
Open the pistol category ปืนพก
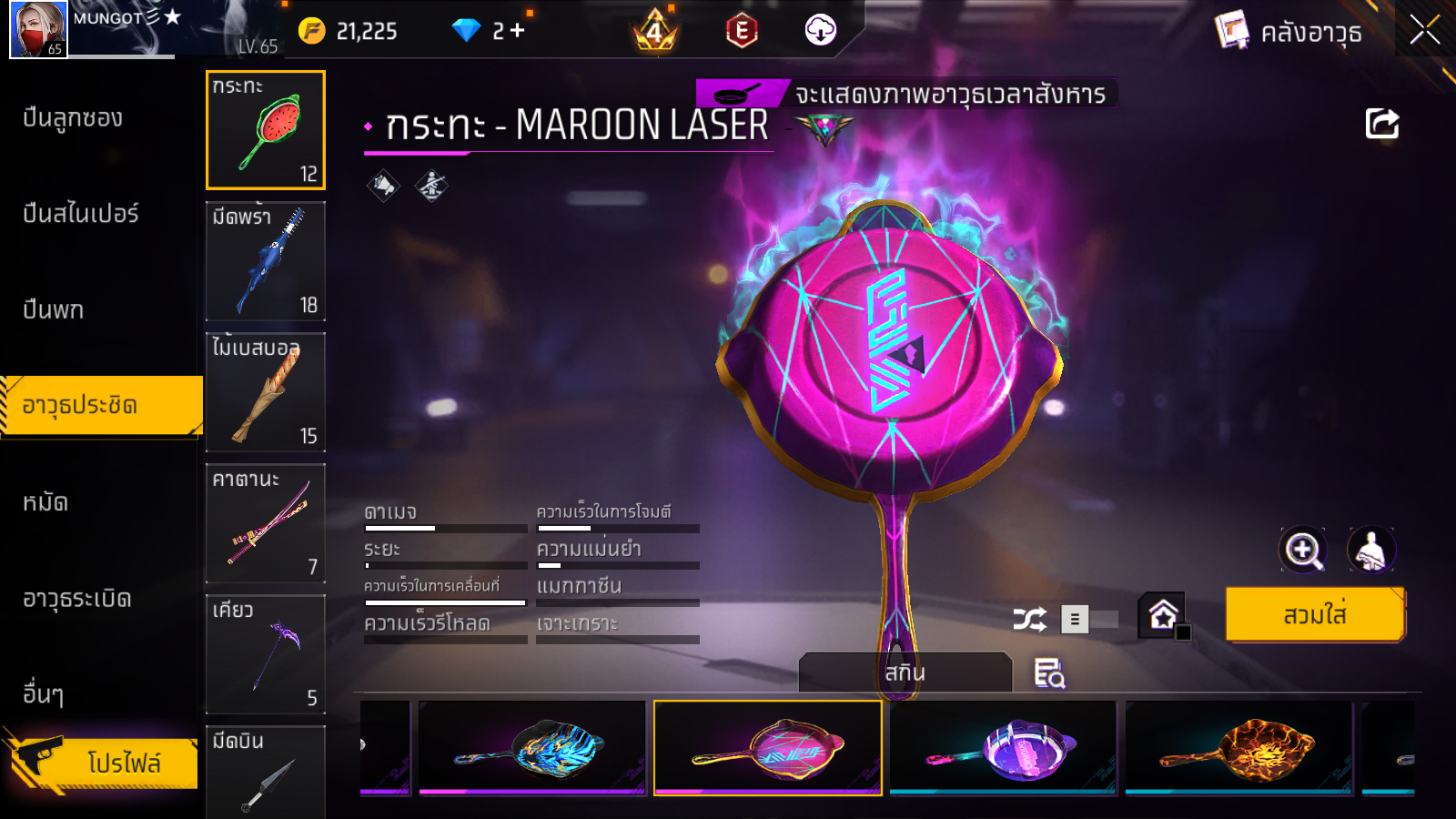[x=54, y=310]
